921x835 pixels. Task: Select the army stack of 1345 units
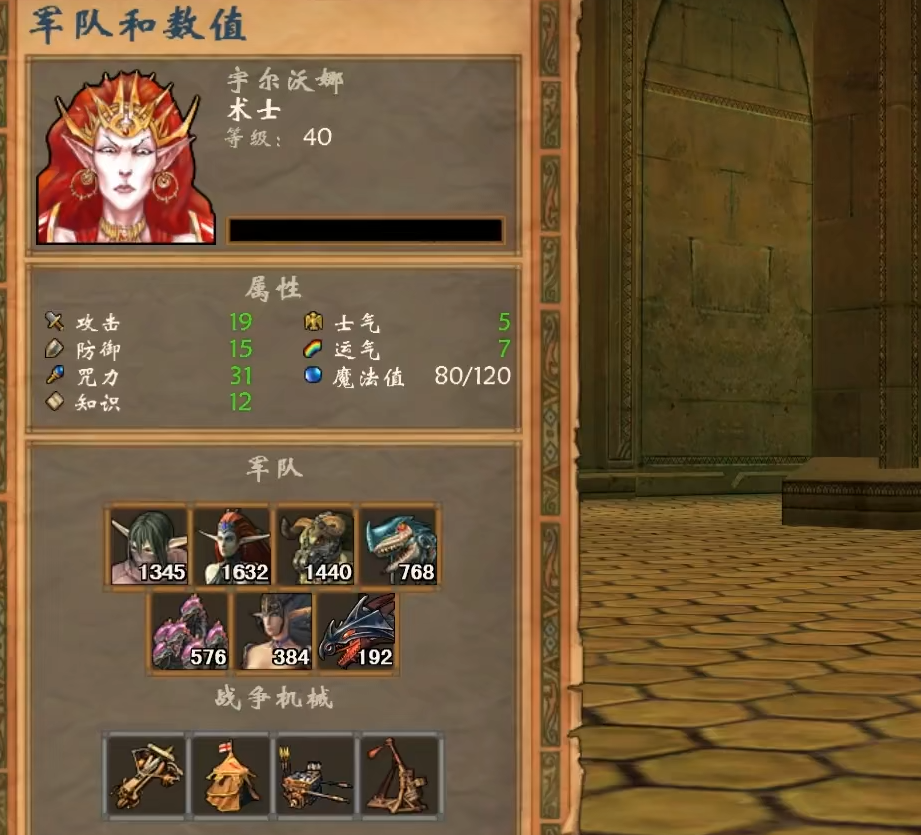tap(148, 546)
